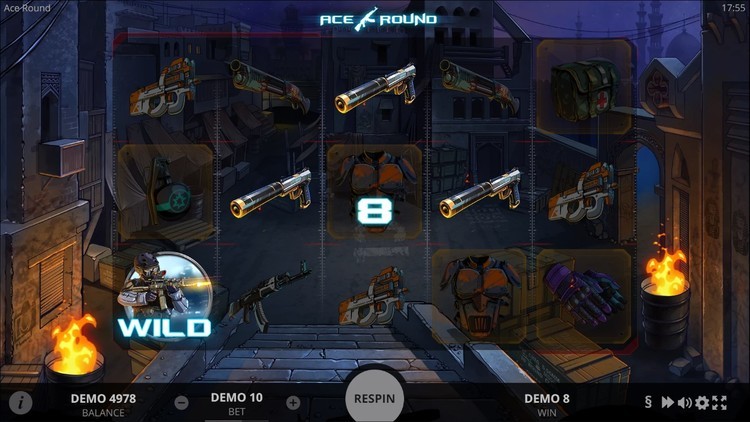Open settings with the gear icon
The image size is (750, 422).
pos(702,403)
